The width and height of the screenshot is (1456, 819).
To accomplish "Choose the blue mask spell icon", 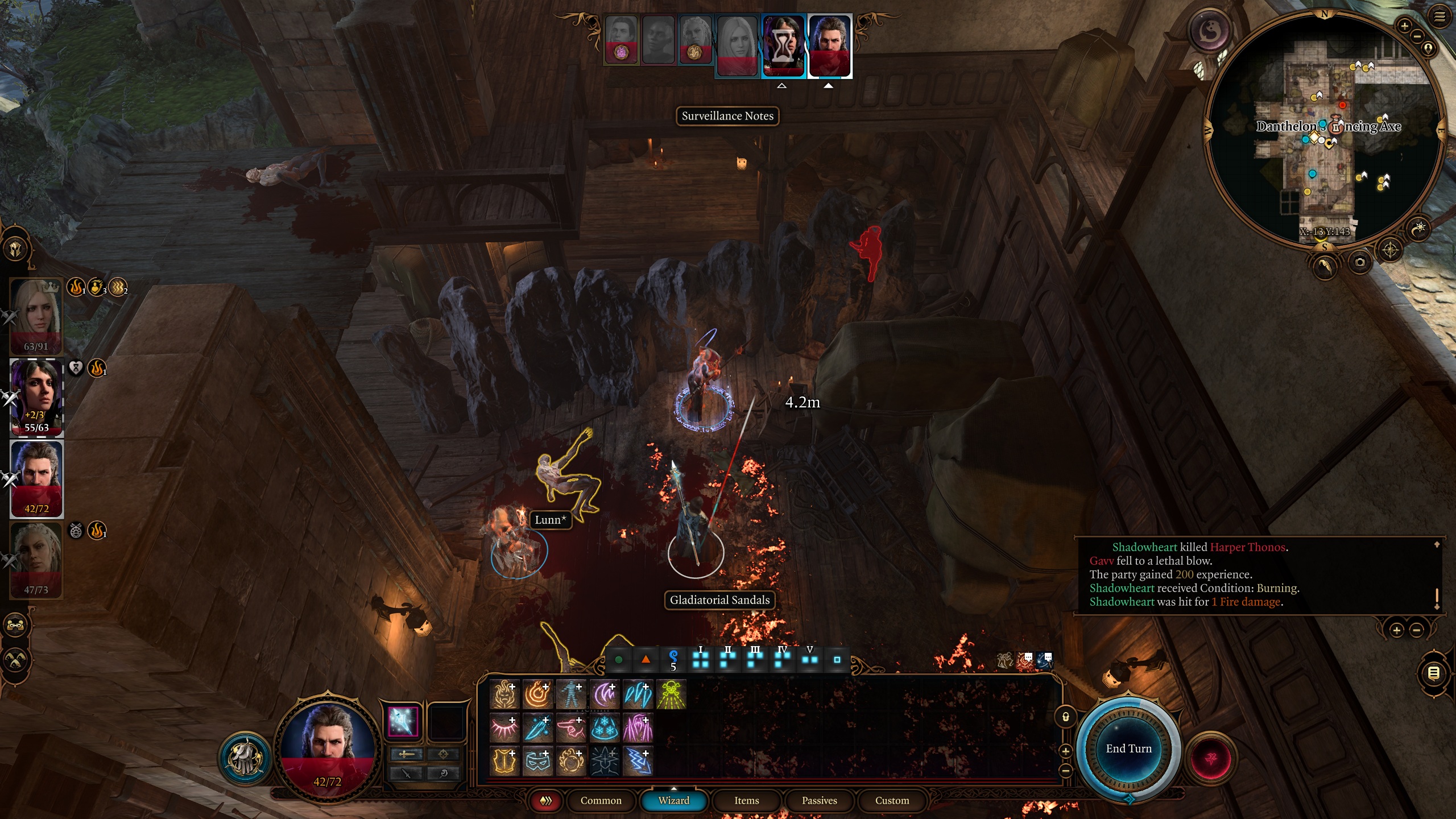I will tap(537, 762).
